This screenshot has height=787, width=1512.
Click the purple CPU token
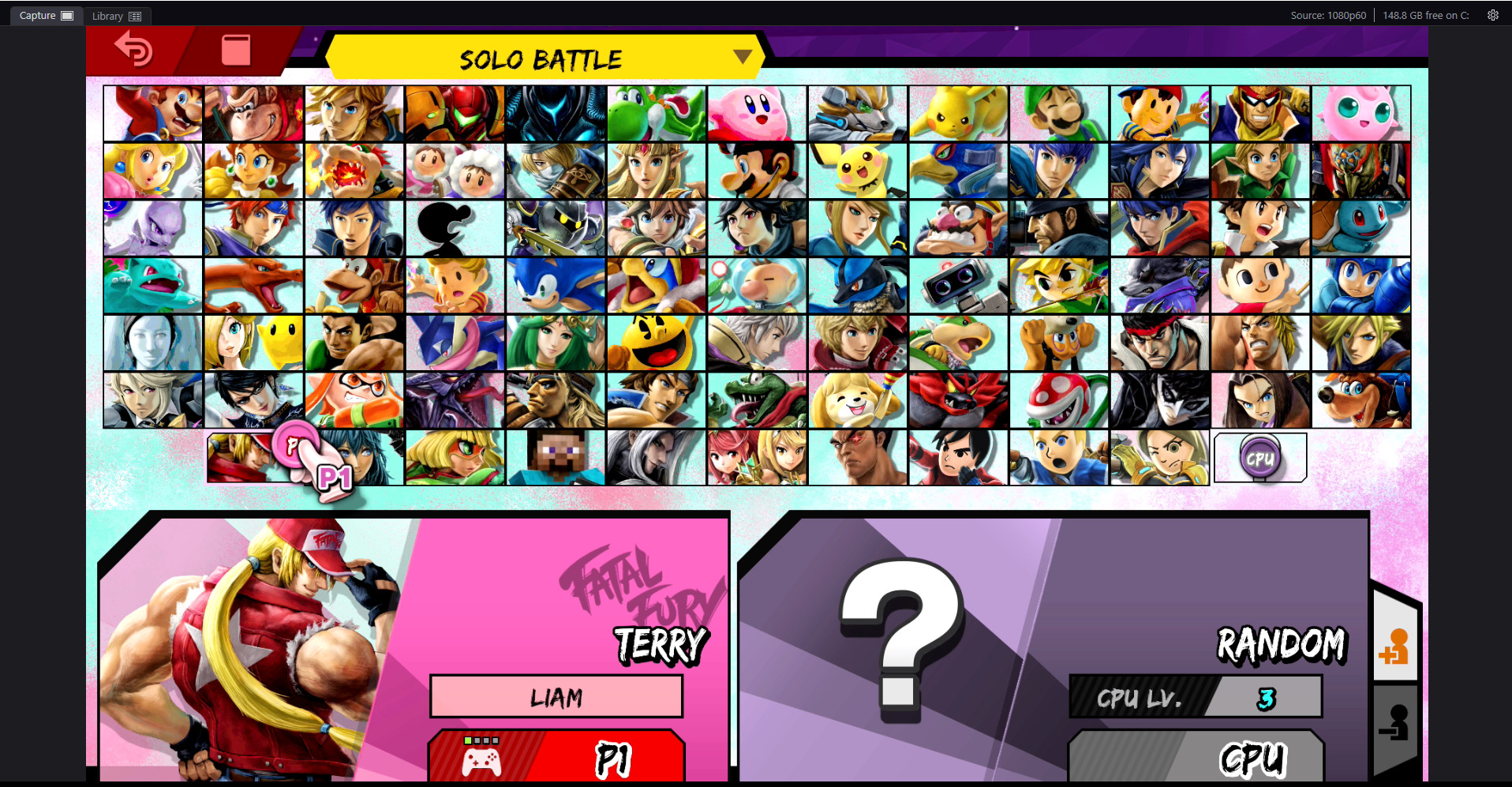(x=1260, y=456)
